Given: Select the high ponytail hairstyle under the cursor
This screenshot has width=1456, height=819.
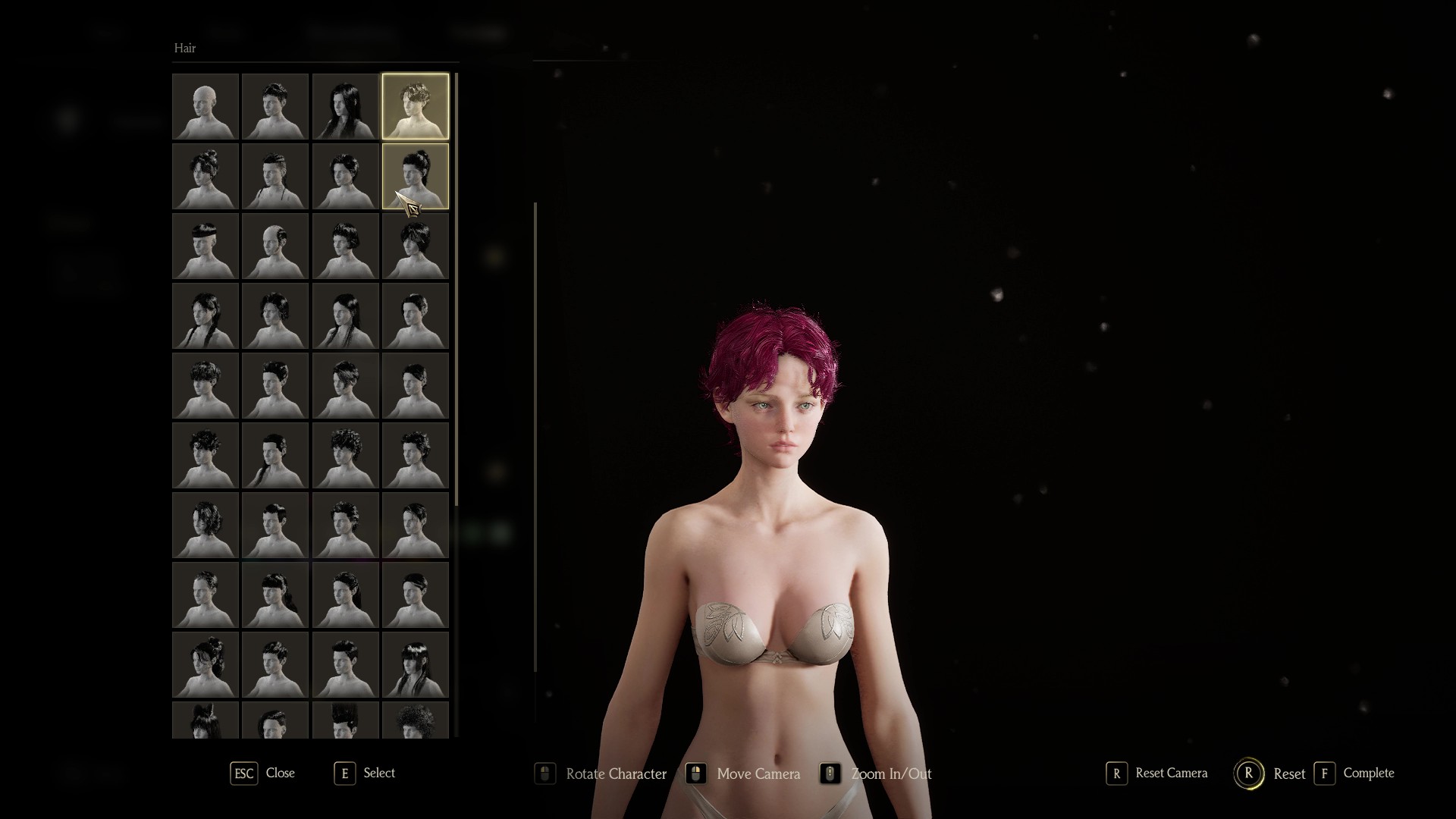Looking at the screenshot, I should (x=415, y=176).
